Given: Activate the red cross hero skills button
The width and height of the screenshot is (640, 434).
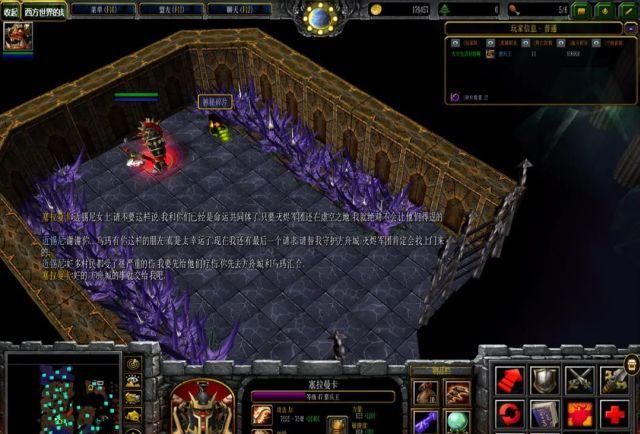Looking at the screenshot, I should coord(613,413).
